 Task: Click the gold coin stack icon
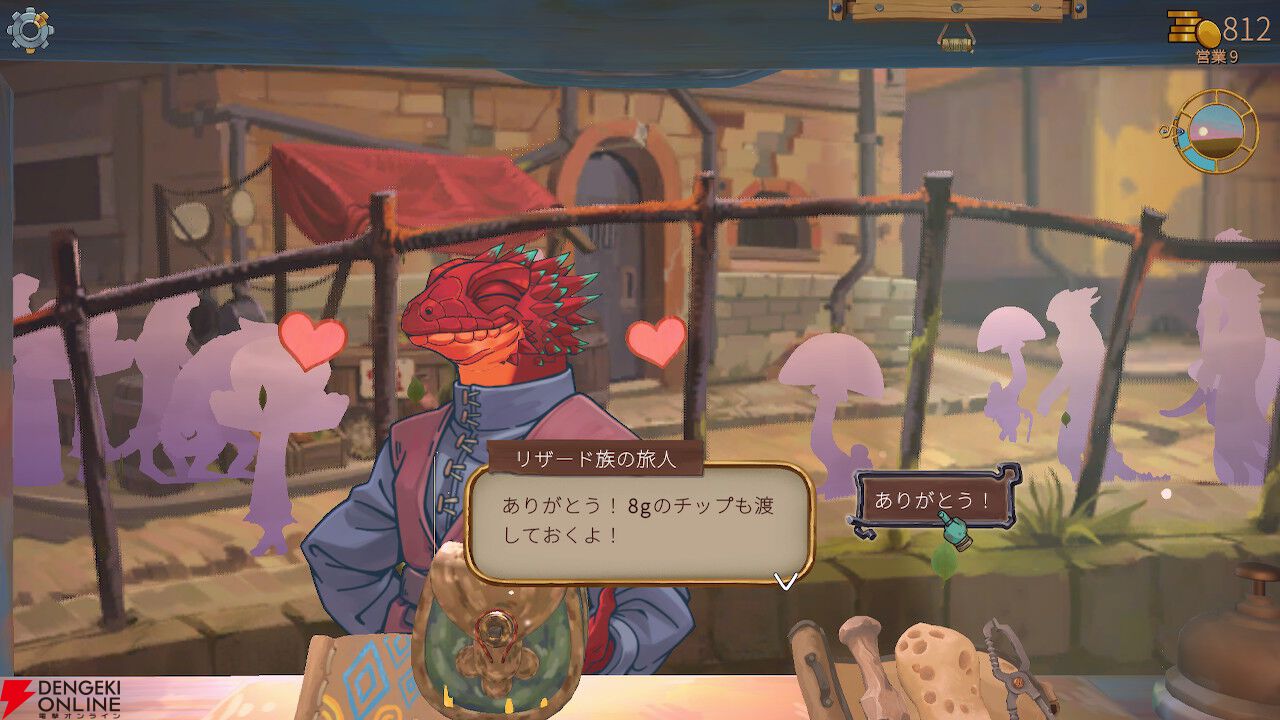tap(1180, 27)
